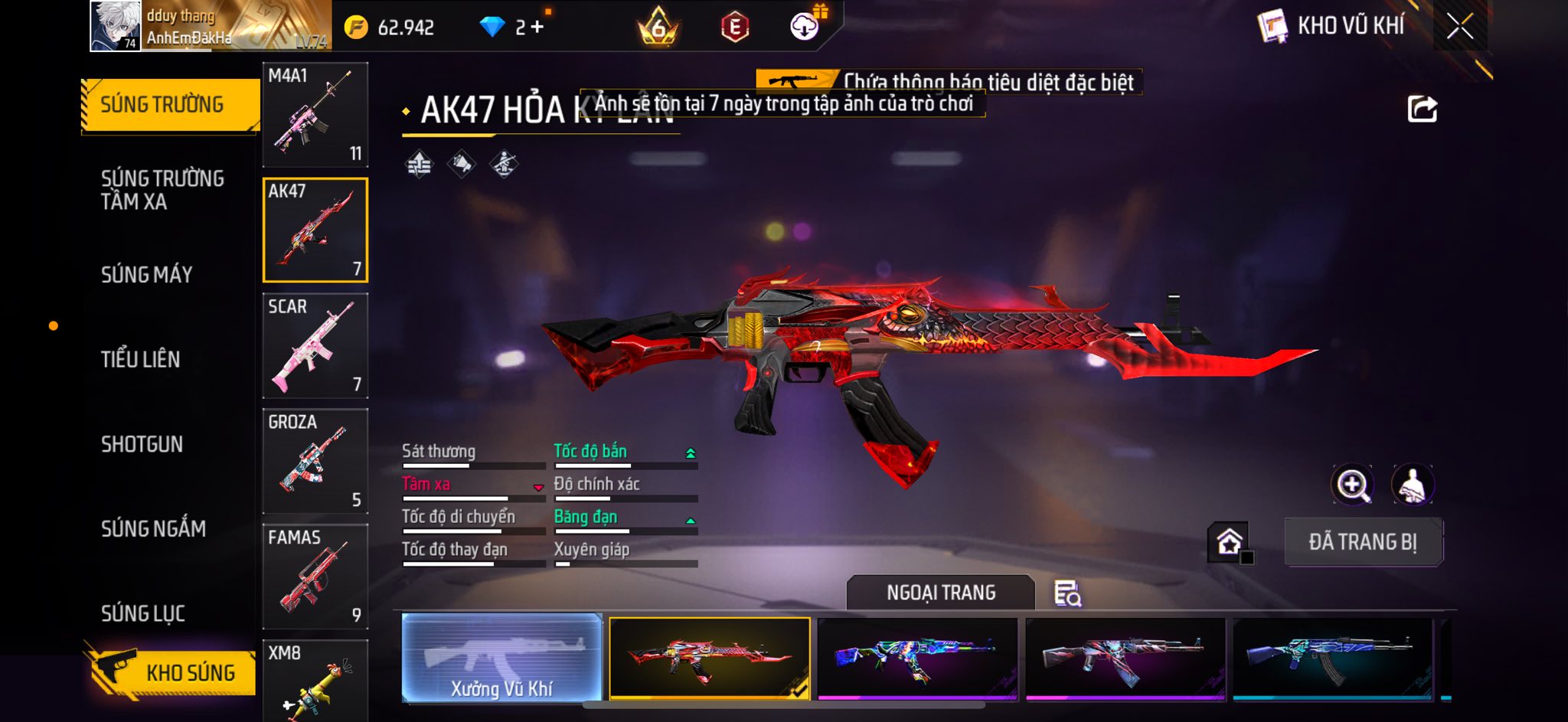
Task: Open the Súng Lục category
Action: point(143,613)
